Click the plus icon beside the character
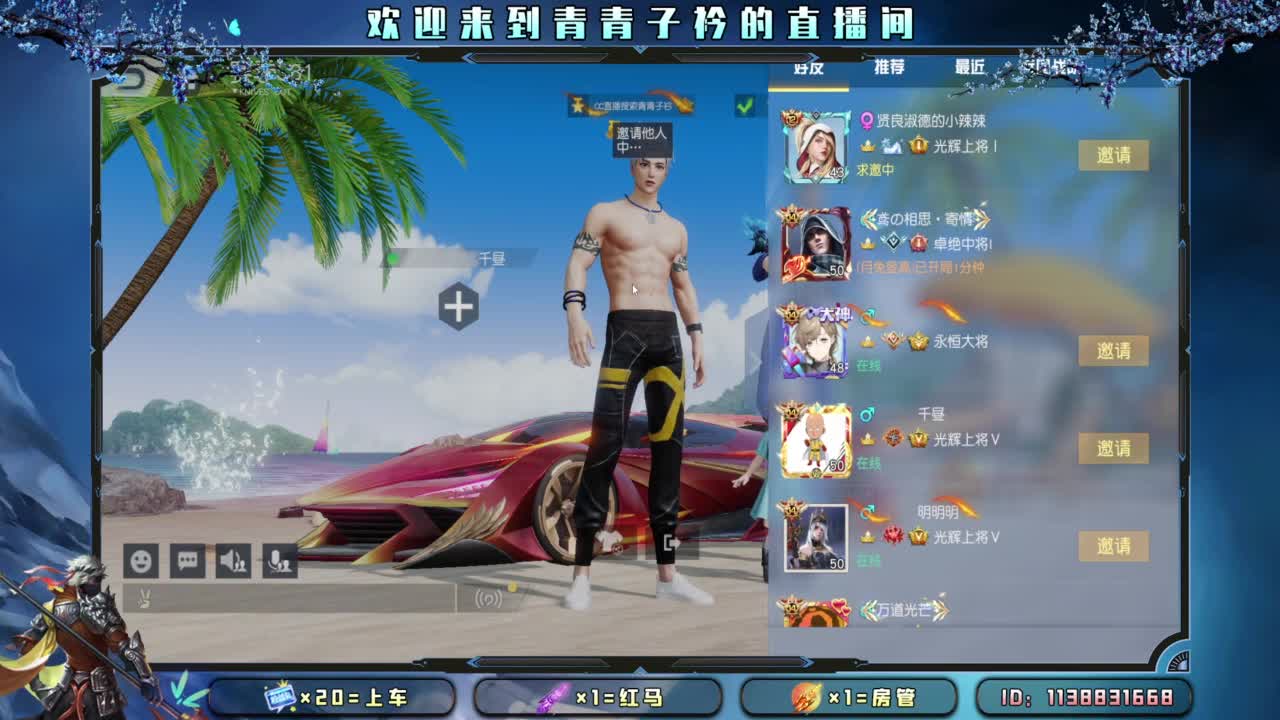 [457, 308]
